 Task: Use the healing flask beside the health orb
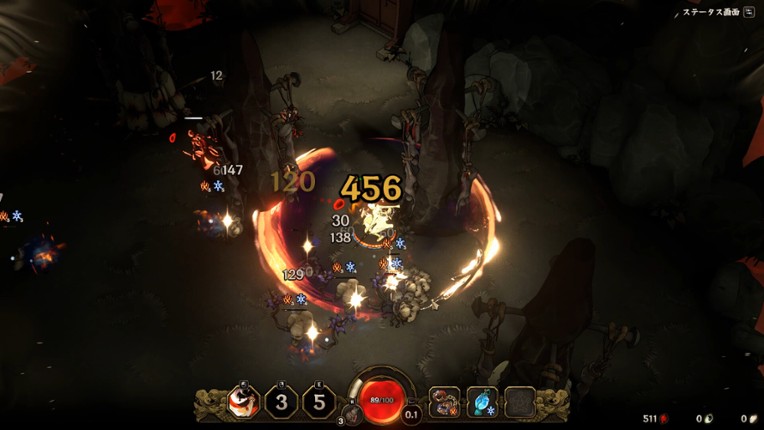(352, 413)
